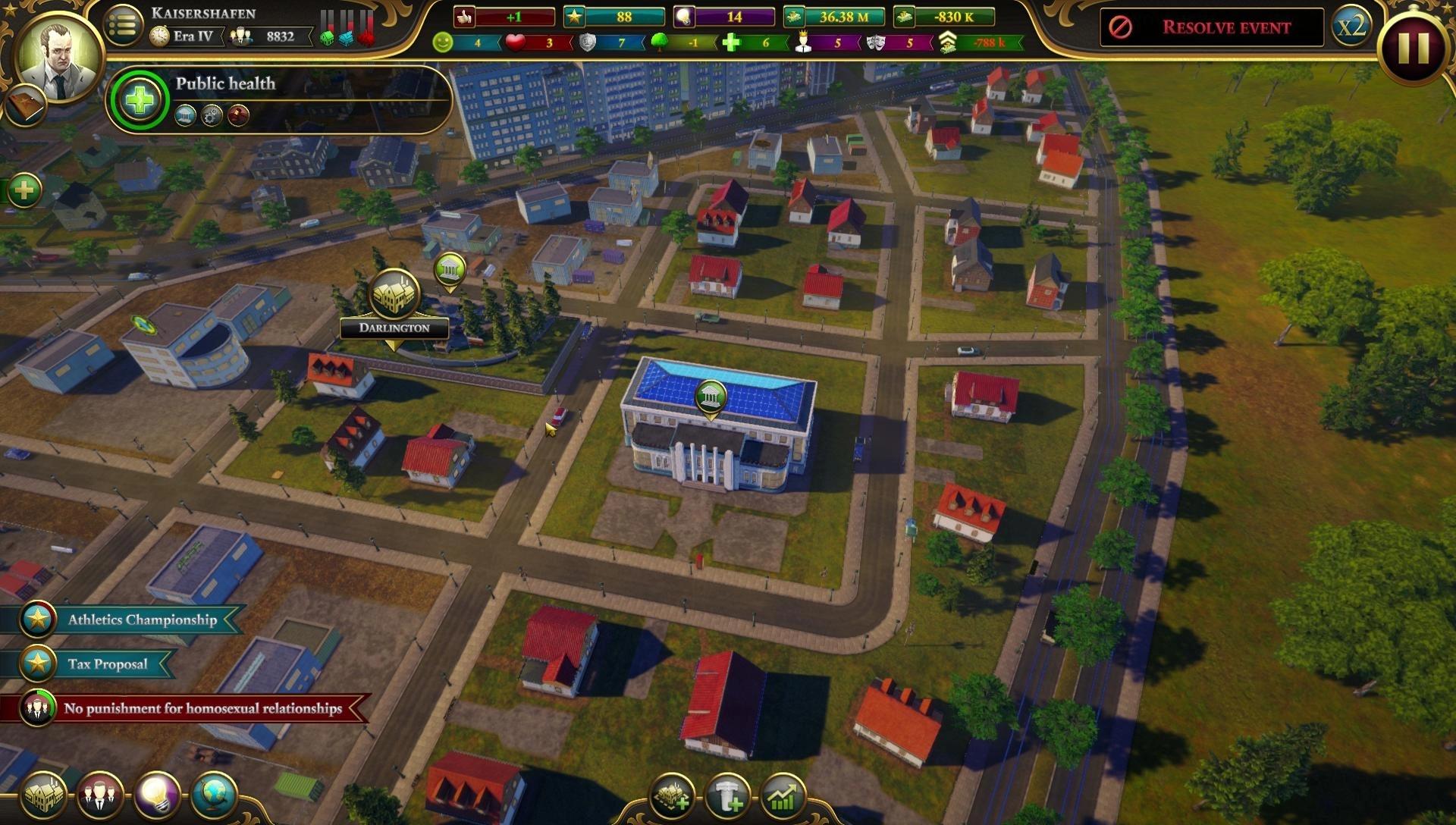Viewport: 1456px width, 825px height.
Task: Open the buildings panel via factory icon
Action: (43, 794)
